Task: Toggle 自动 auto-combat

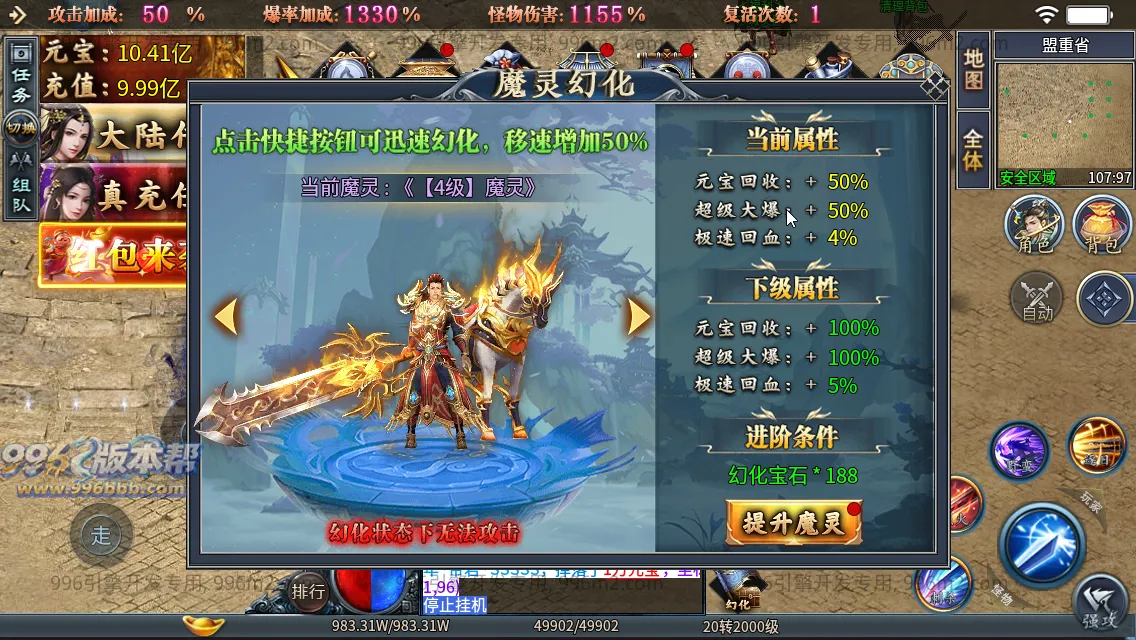Action: [x=1038, y=299]
